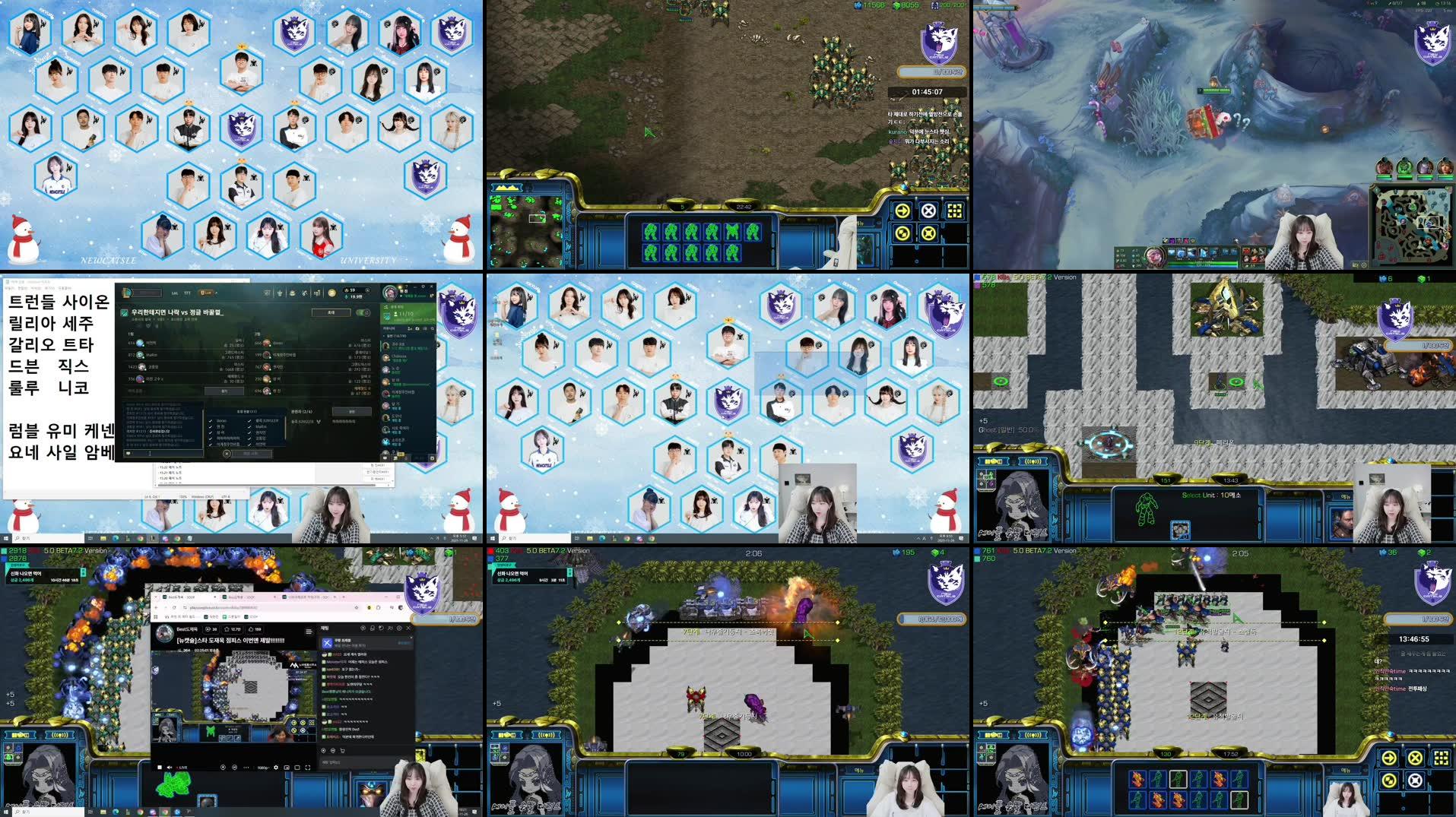1456x817 pixels.
Task: Launch Chrome from the Windows taskbar
Action: tap(139, 812)
